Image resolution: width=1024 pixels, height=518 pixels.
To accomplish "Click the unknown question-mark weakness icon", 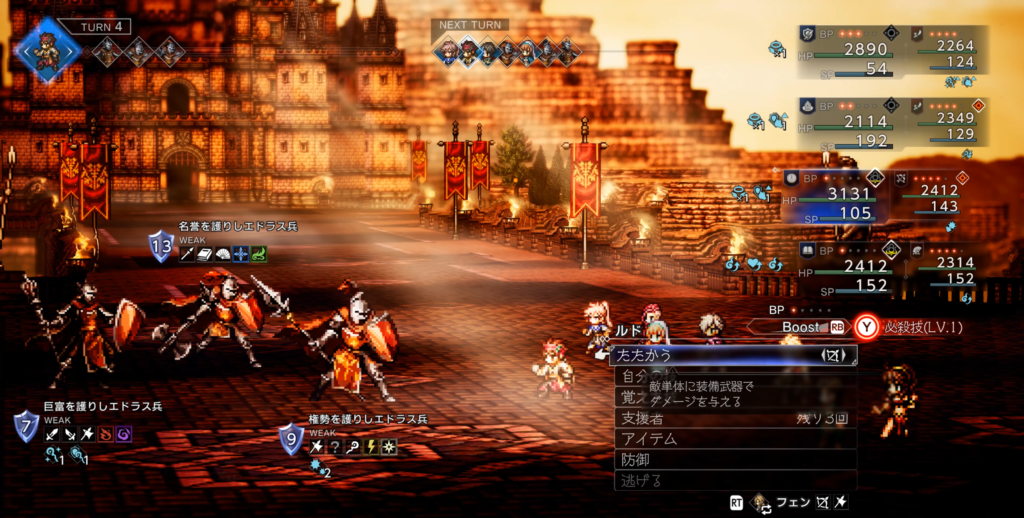I will (x=334, y=447).
